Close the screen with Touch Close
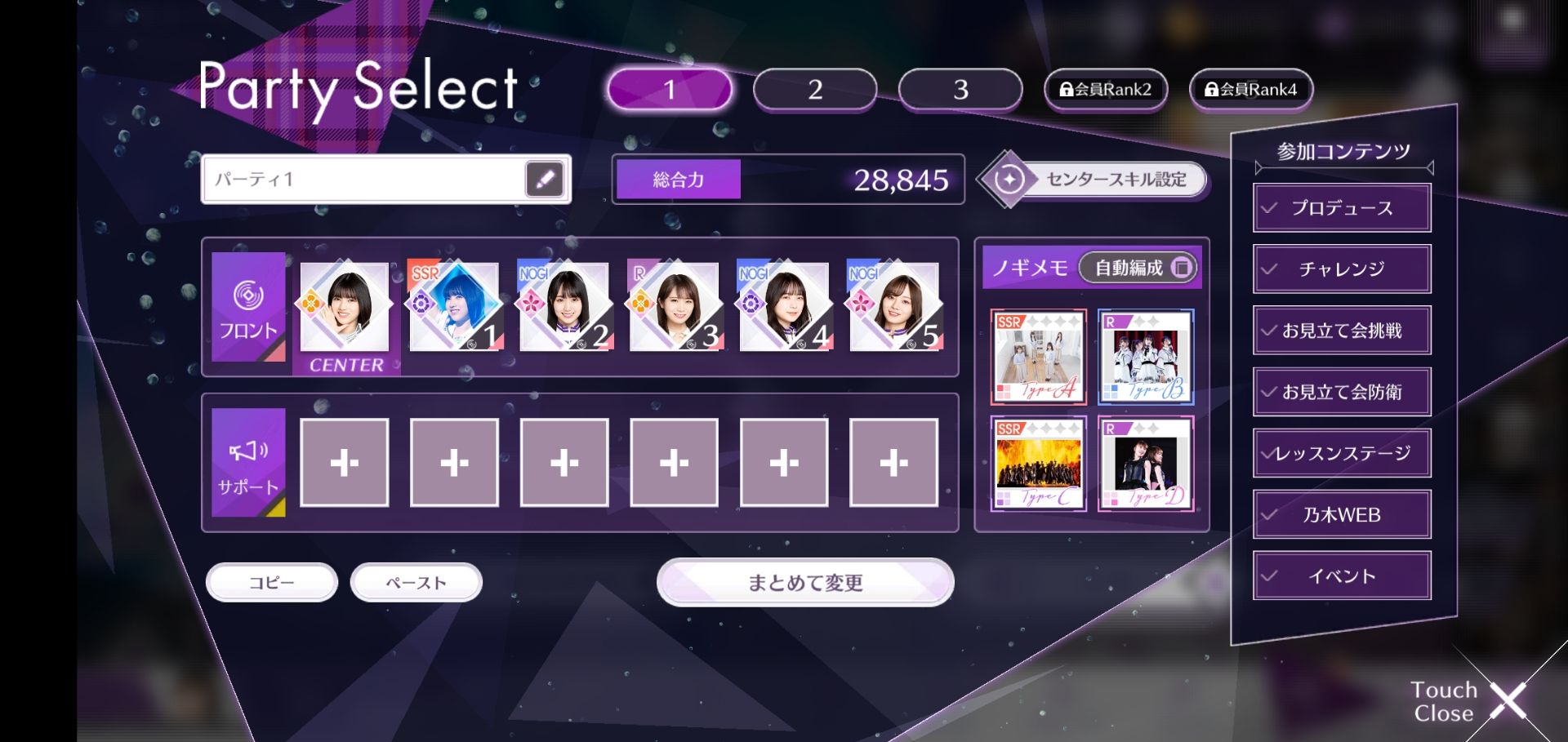Screen dimensions: 1568x742 1470,701
